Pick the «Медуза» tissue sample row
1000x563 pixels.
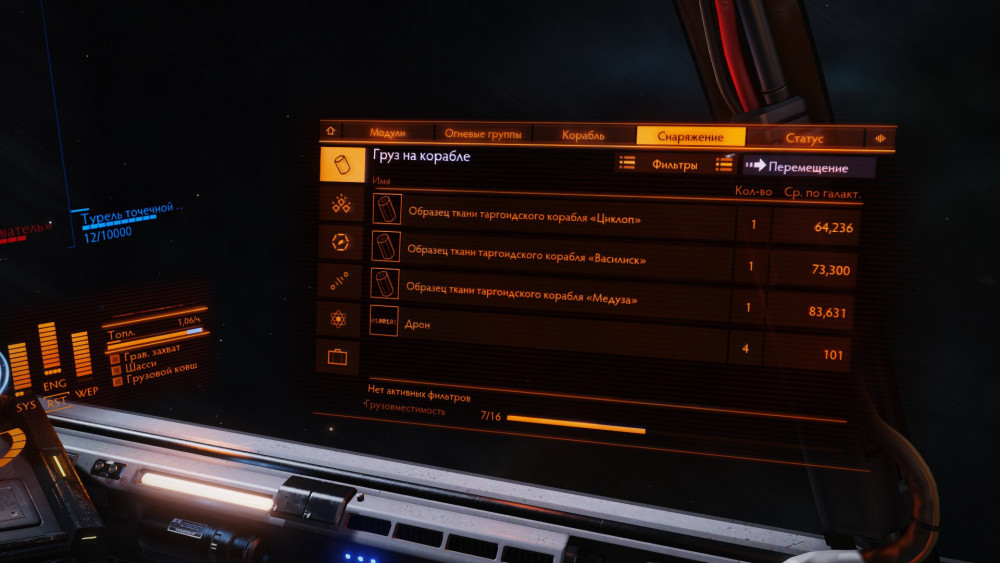548,297
